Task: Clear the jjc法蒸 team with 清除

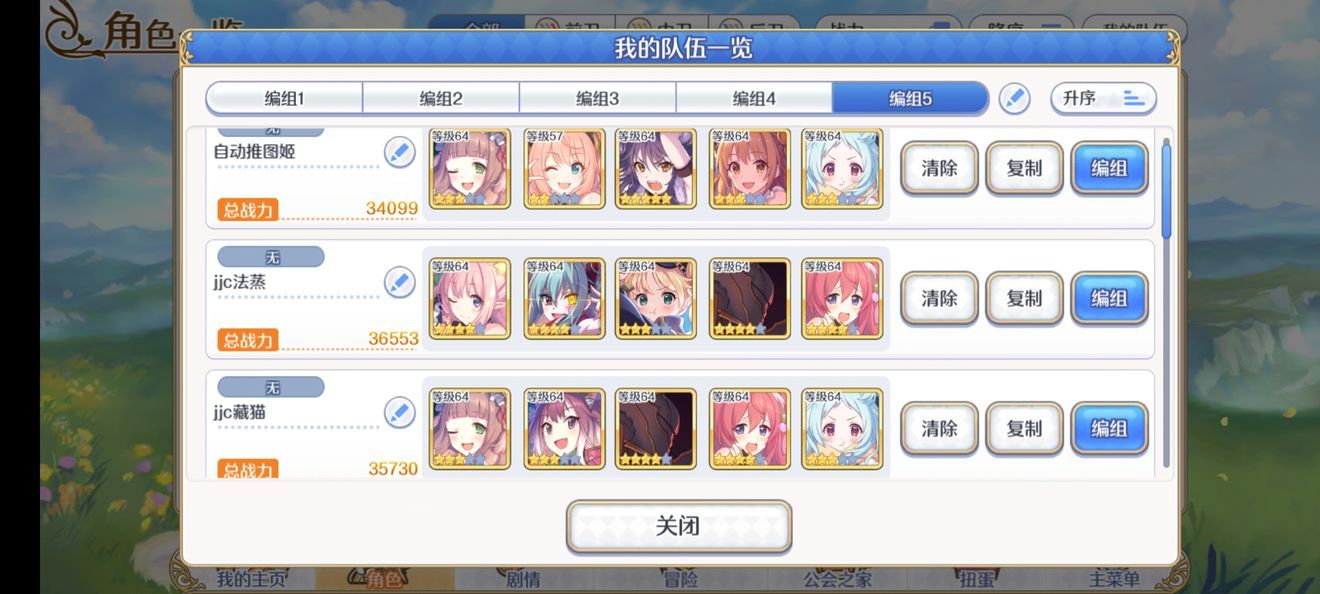Action: (x=939, y=298)
